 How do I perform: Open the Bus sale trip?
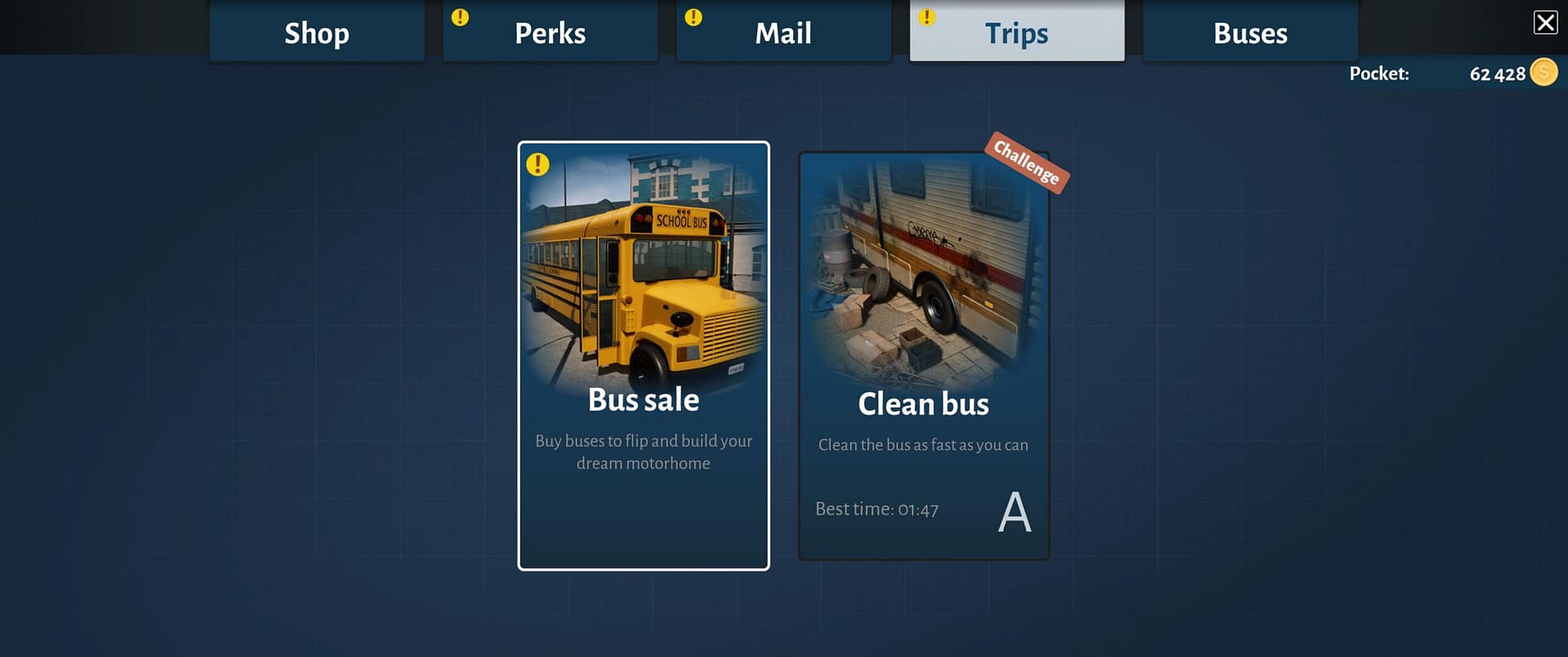tap(644, 355)
